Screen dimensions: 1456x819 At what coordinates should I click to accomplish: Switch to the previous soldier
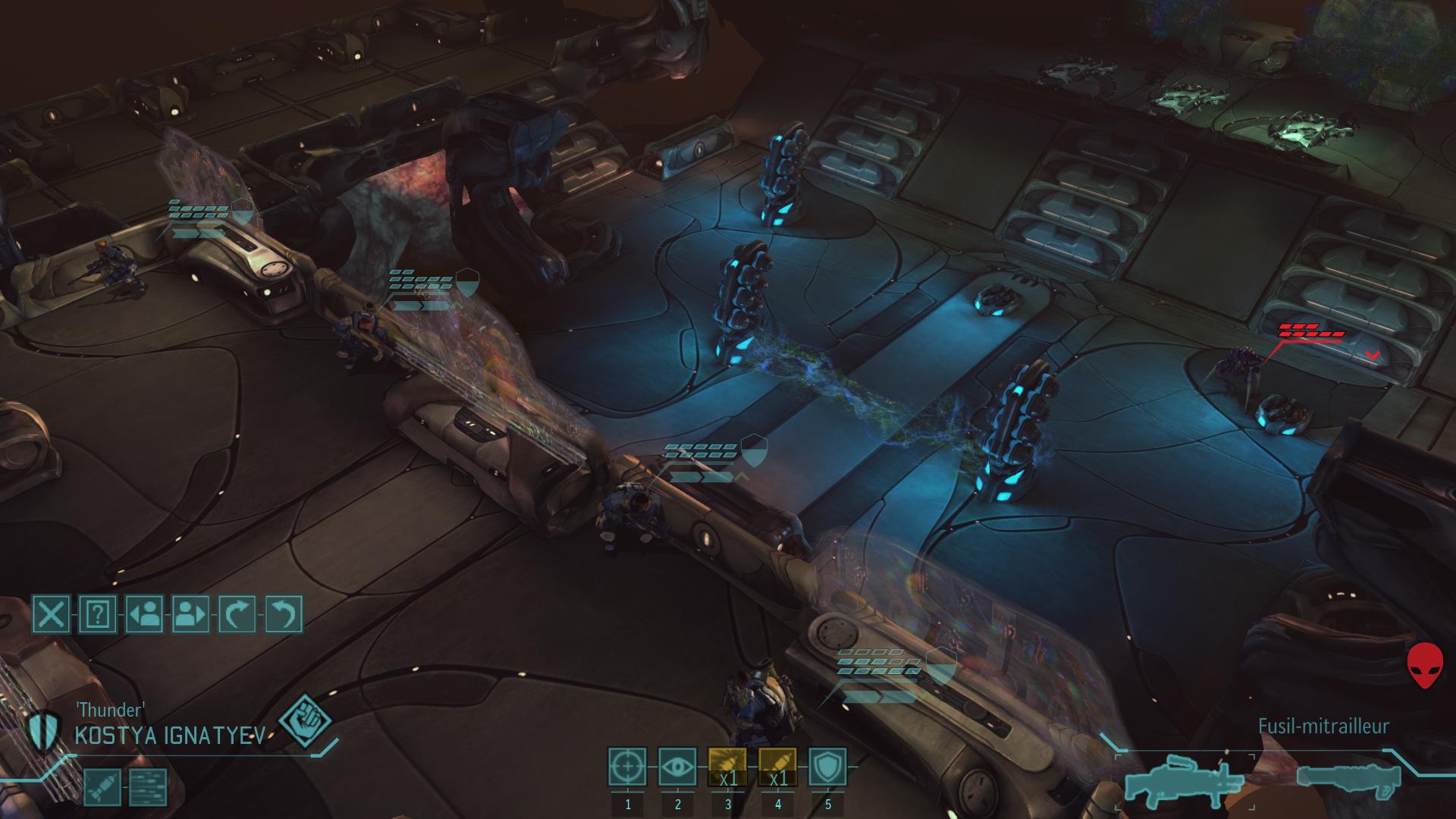pyautogui.click(x=144, y=613)
